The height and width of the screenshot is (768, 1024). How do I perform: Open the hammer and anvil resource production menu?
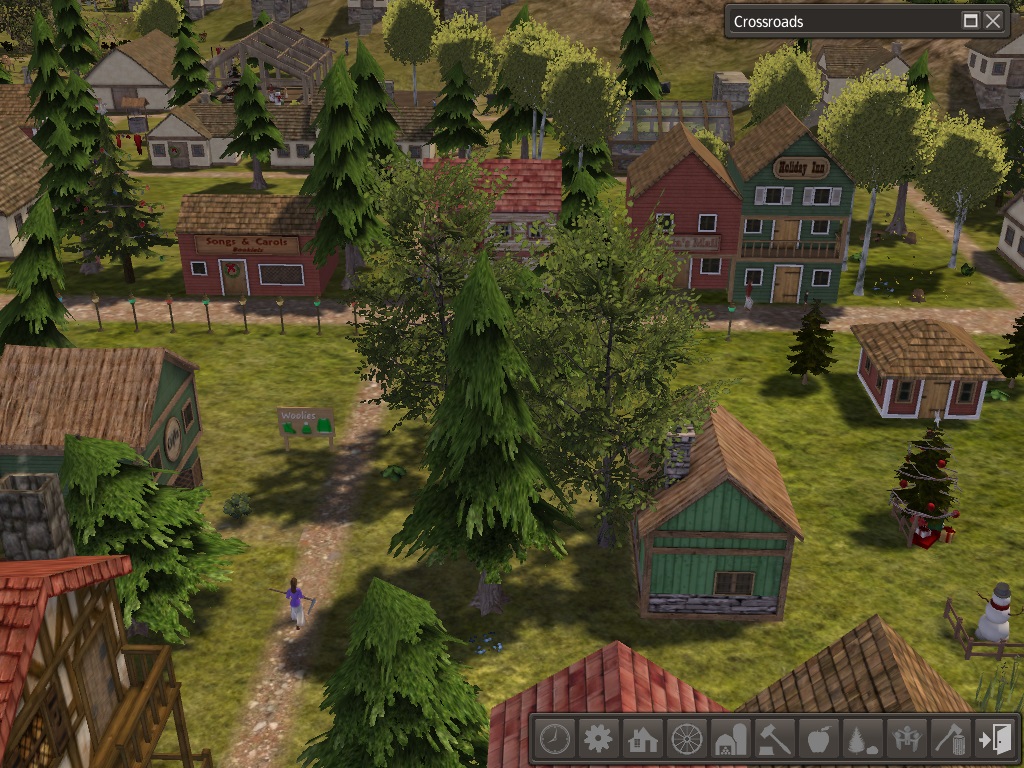tap(774, 740)
